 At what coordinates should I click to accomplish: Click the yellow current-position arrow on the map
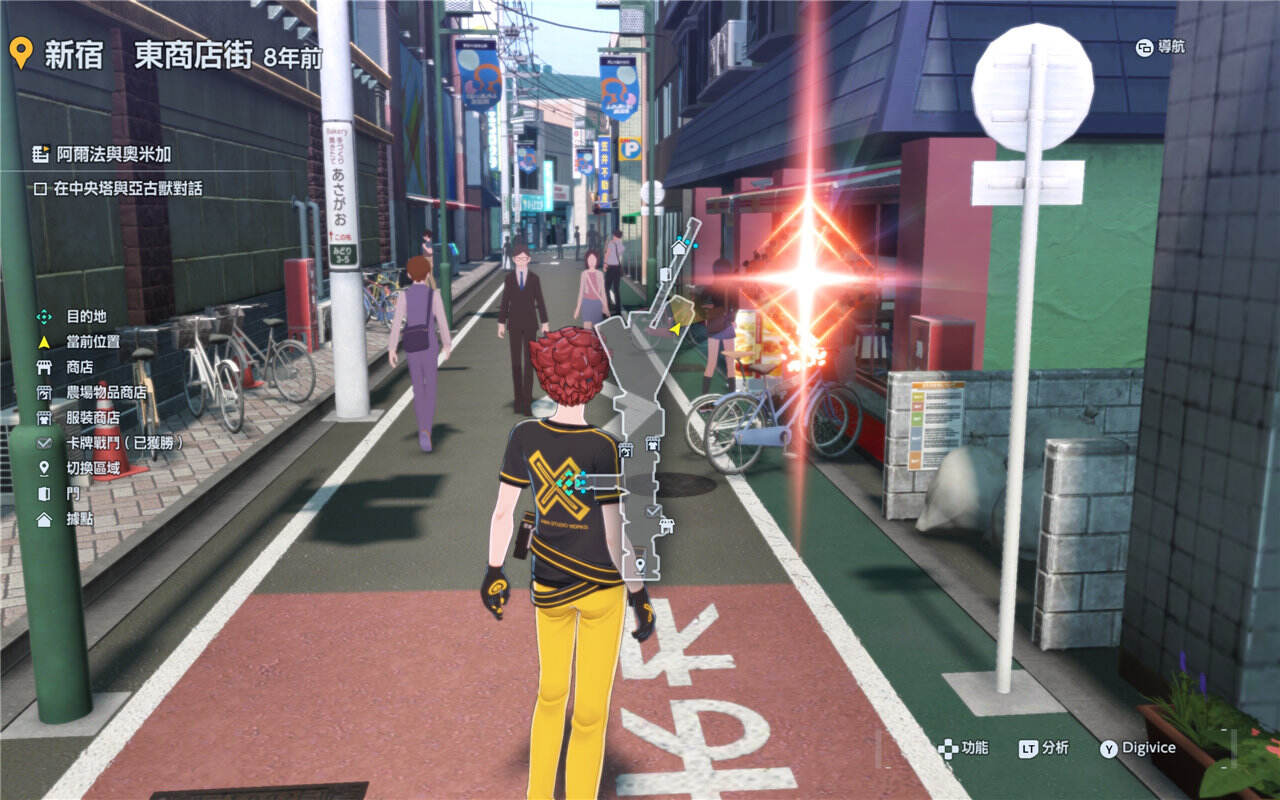click(x=675, y=327)
